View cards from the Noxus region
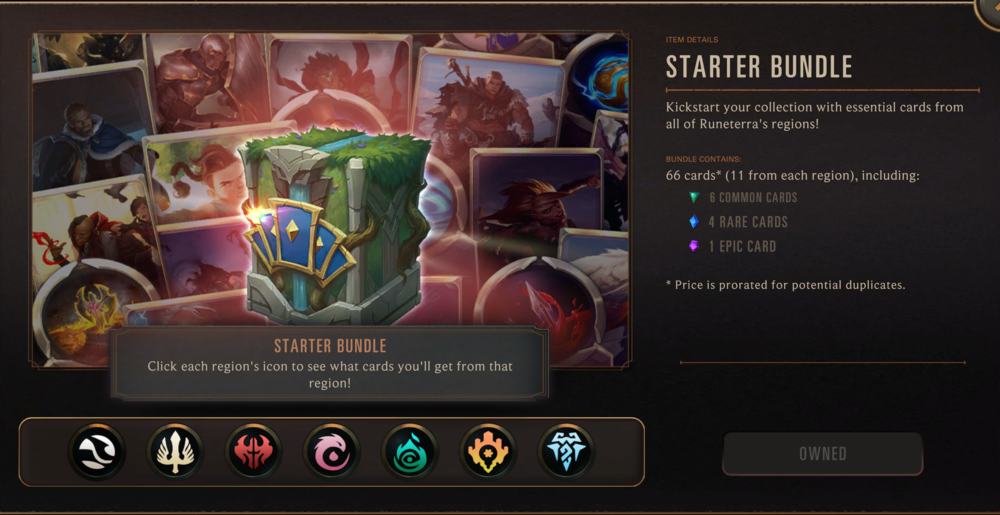Viewport: 1000px width, 515px height. pyautogui.click(x=254, y=452)
